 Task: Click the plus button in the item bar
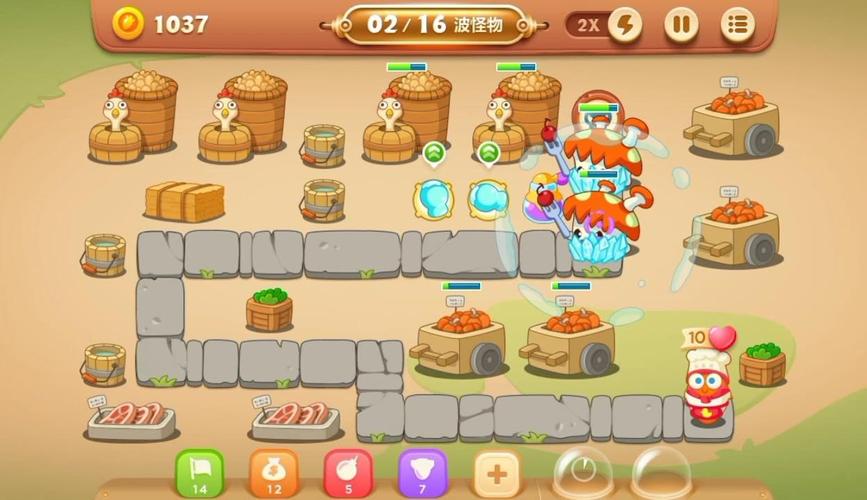497,471
